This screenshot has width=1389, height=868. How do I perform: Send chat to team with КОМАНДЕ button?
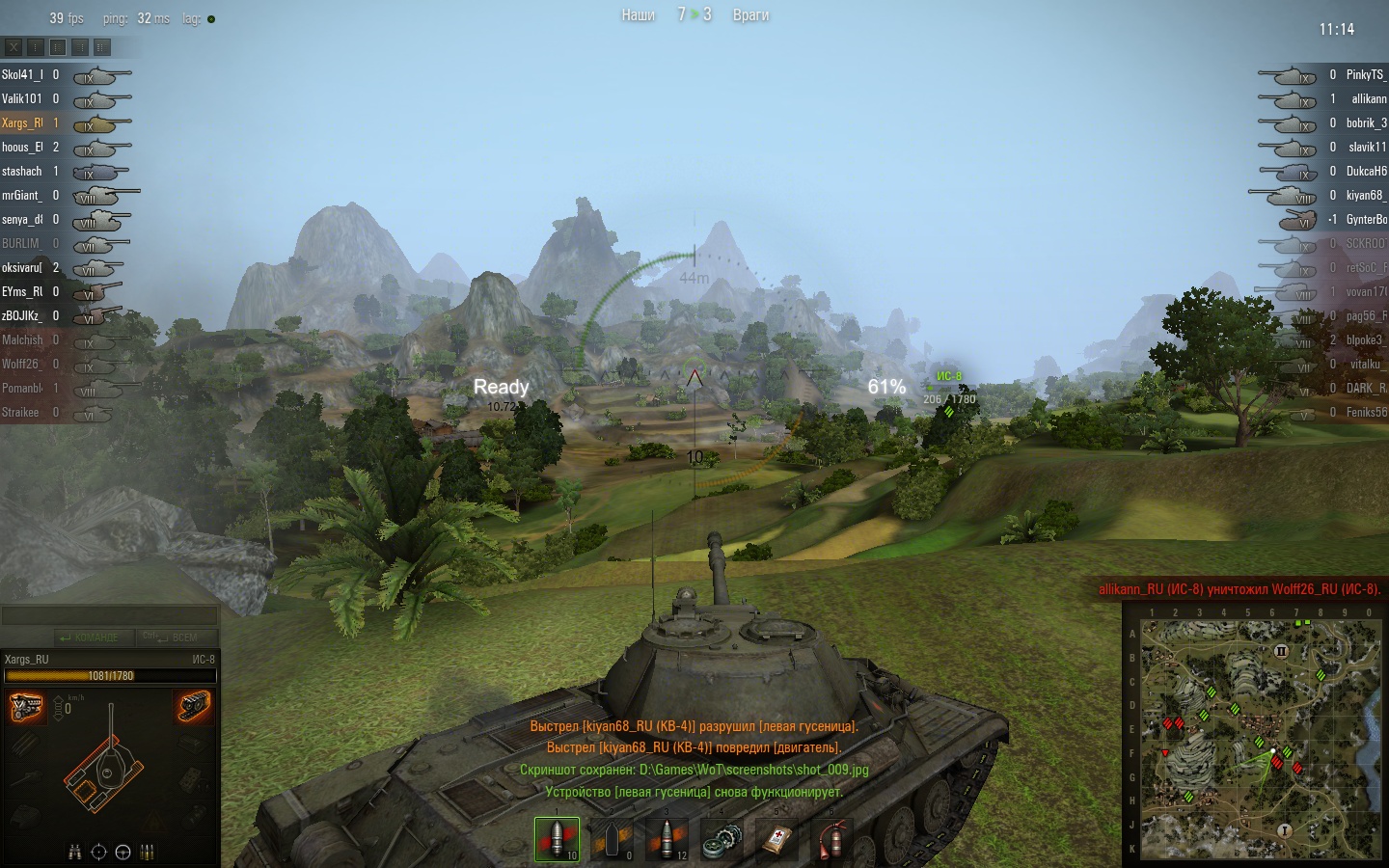[89, 637]
